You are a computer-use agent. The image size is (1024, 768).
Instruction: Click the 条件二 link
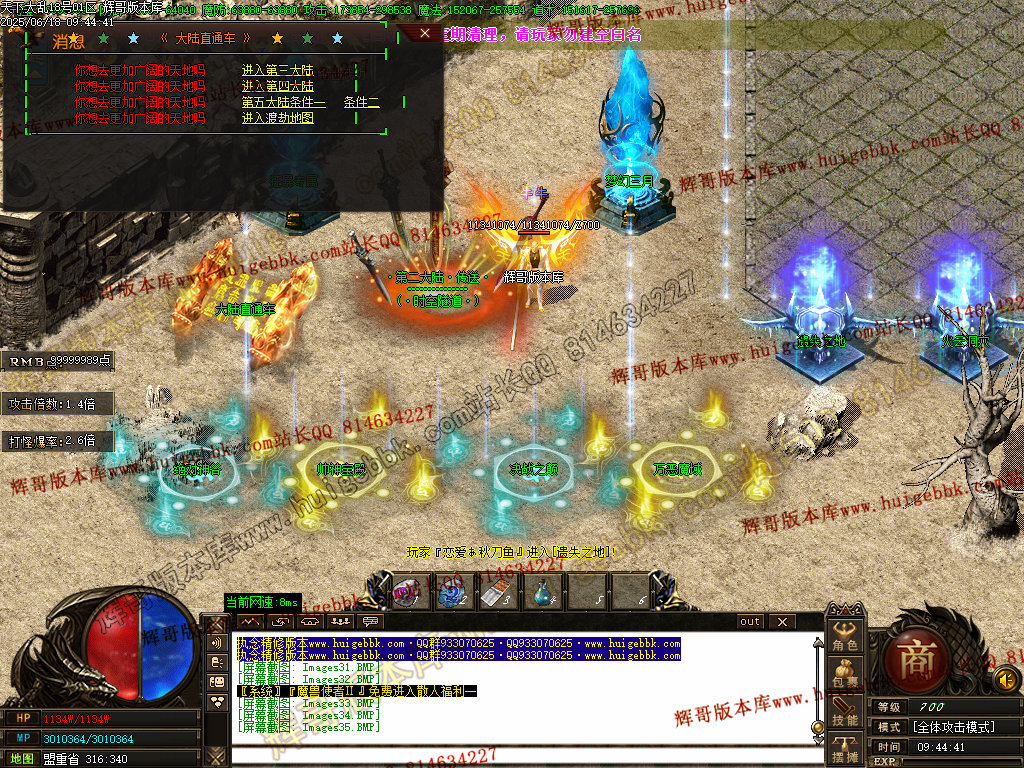(361, 102)
